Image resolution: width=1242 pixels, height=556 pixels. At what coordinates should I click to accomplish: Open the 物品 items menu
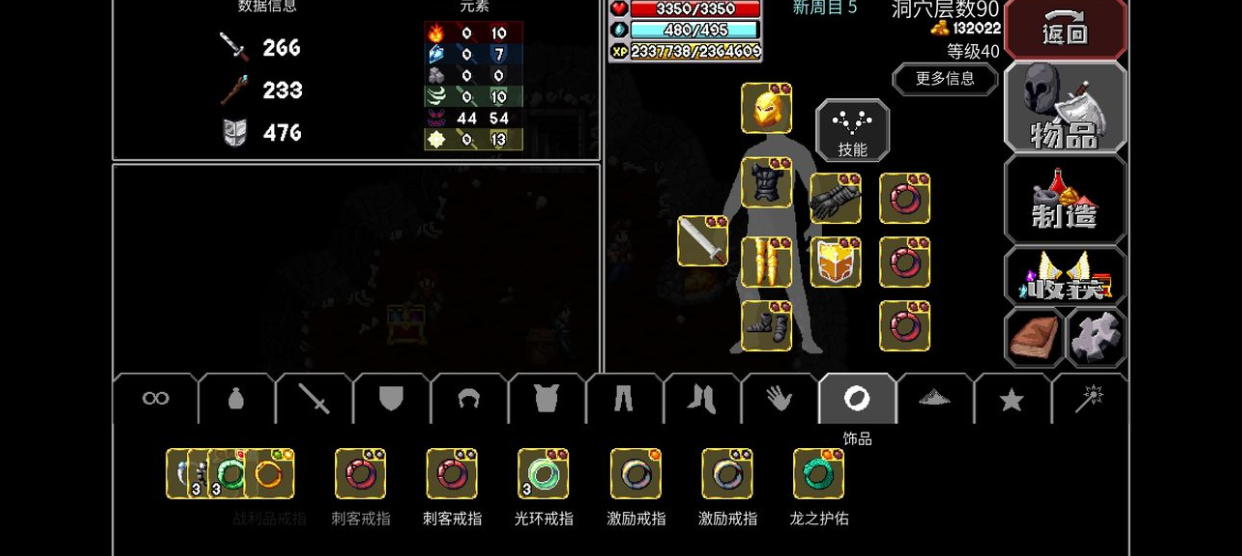(x=1064, y=108)
